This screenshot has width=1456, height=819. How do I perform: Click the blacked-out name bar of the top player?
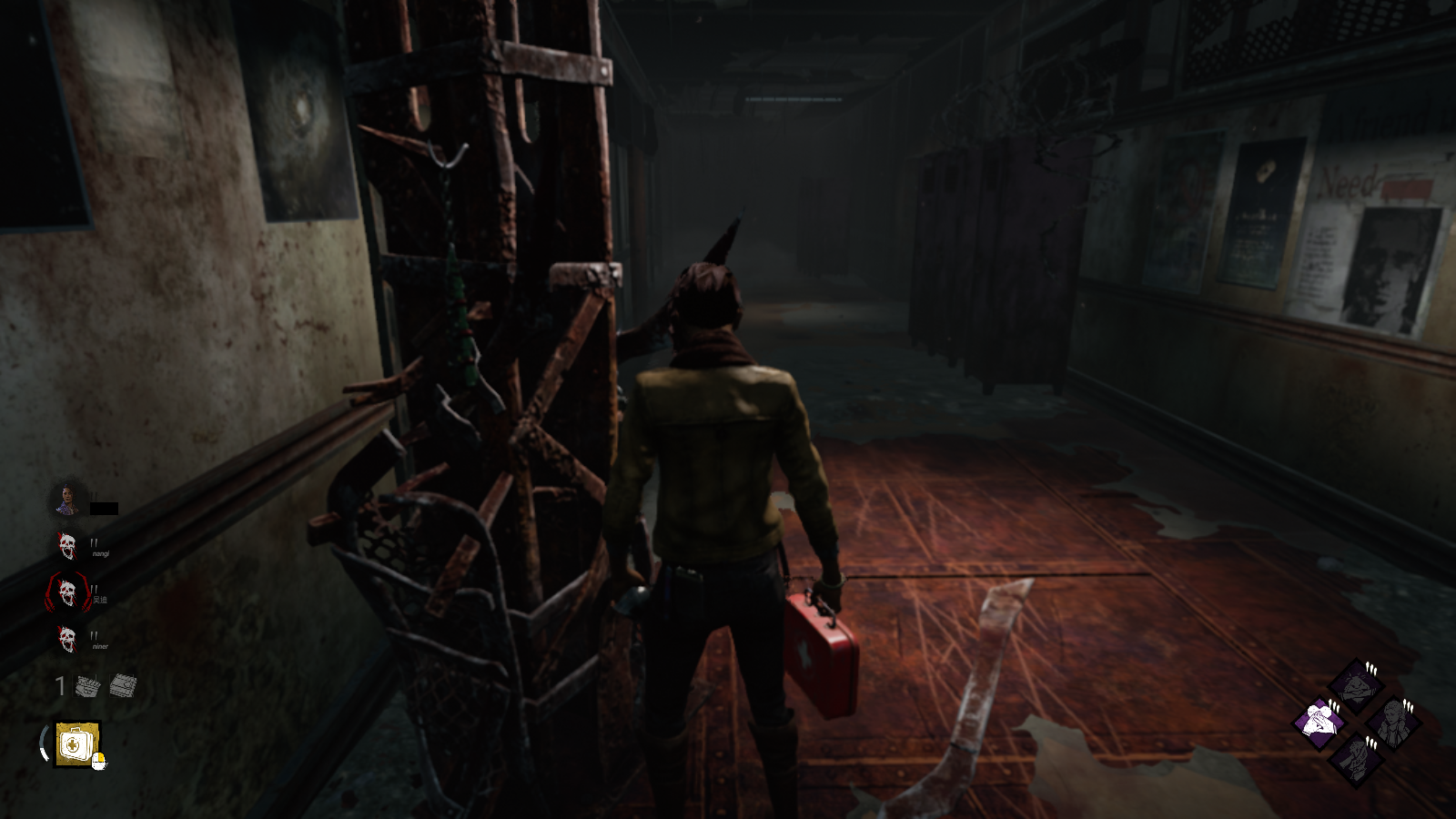102,507
